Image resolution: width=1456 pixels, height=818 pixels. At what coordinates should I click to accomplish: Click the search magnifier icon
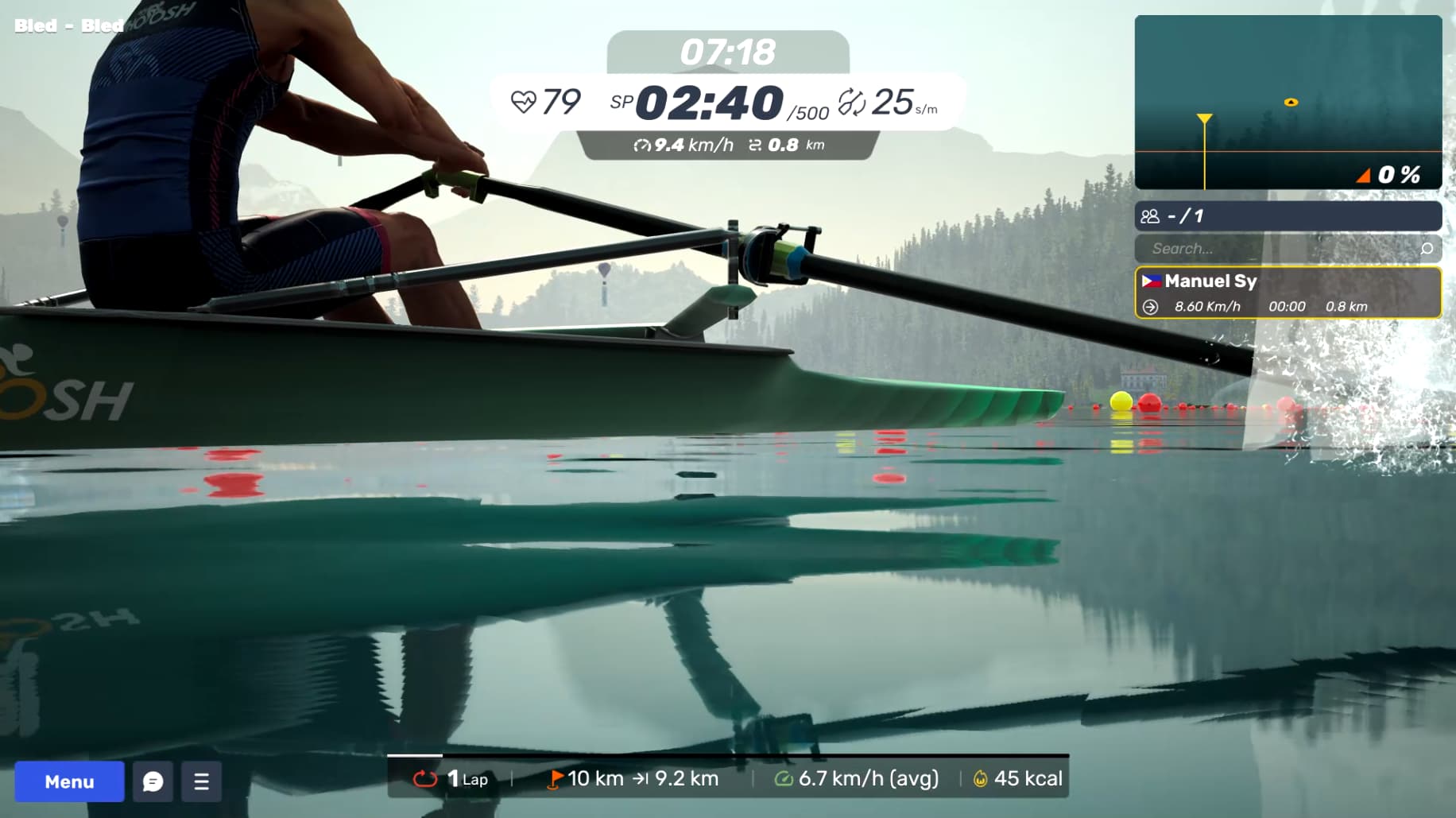tap(1427, 249)
